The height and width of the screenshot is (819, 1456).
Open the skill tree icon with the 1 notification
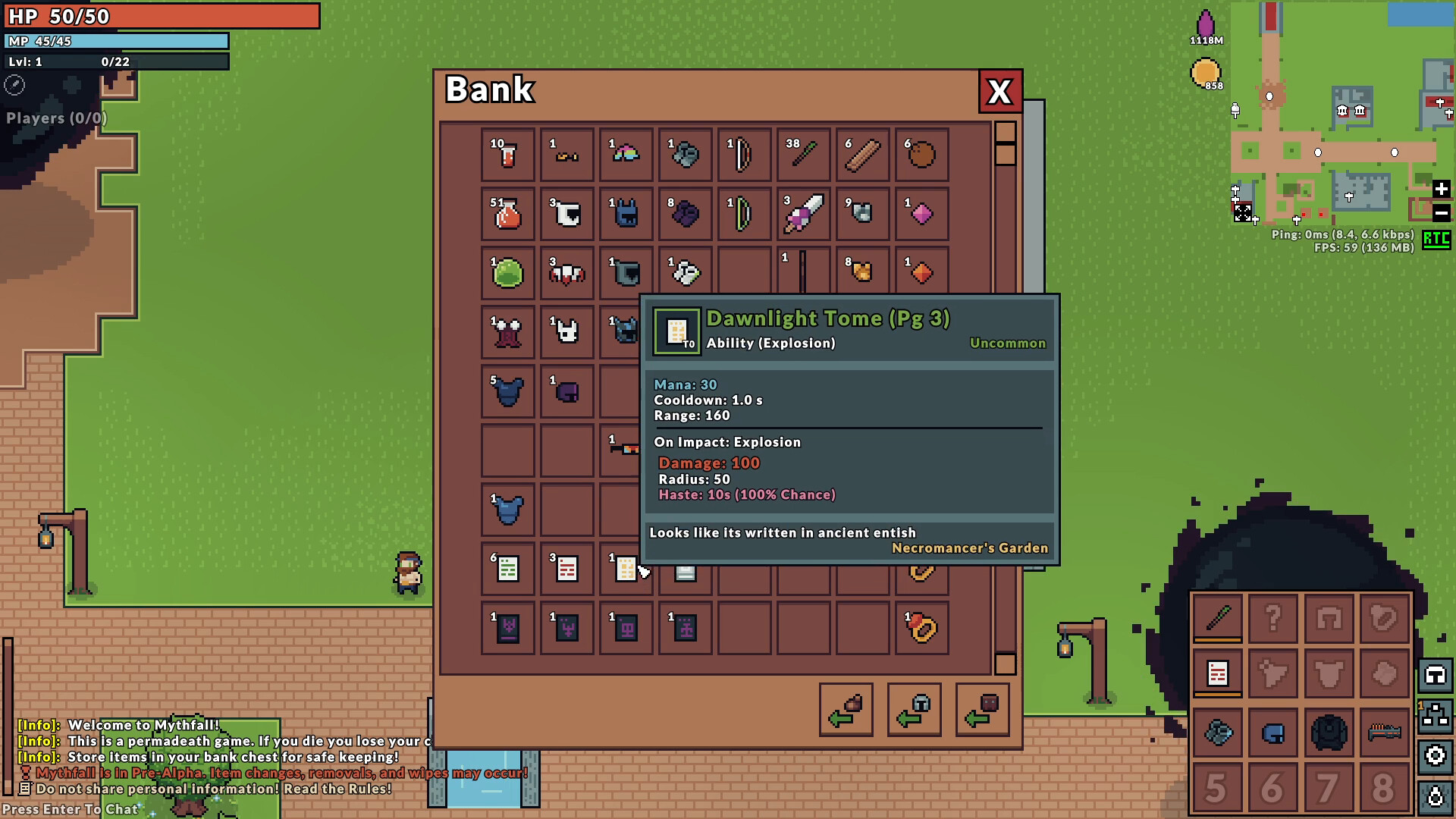click(1436, 716)
